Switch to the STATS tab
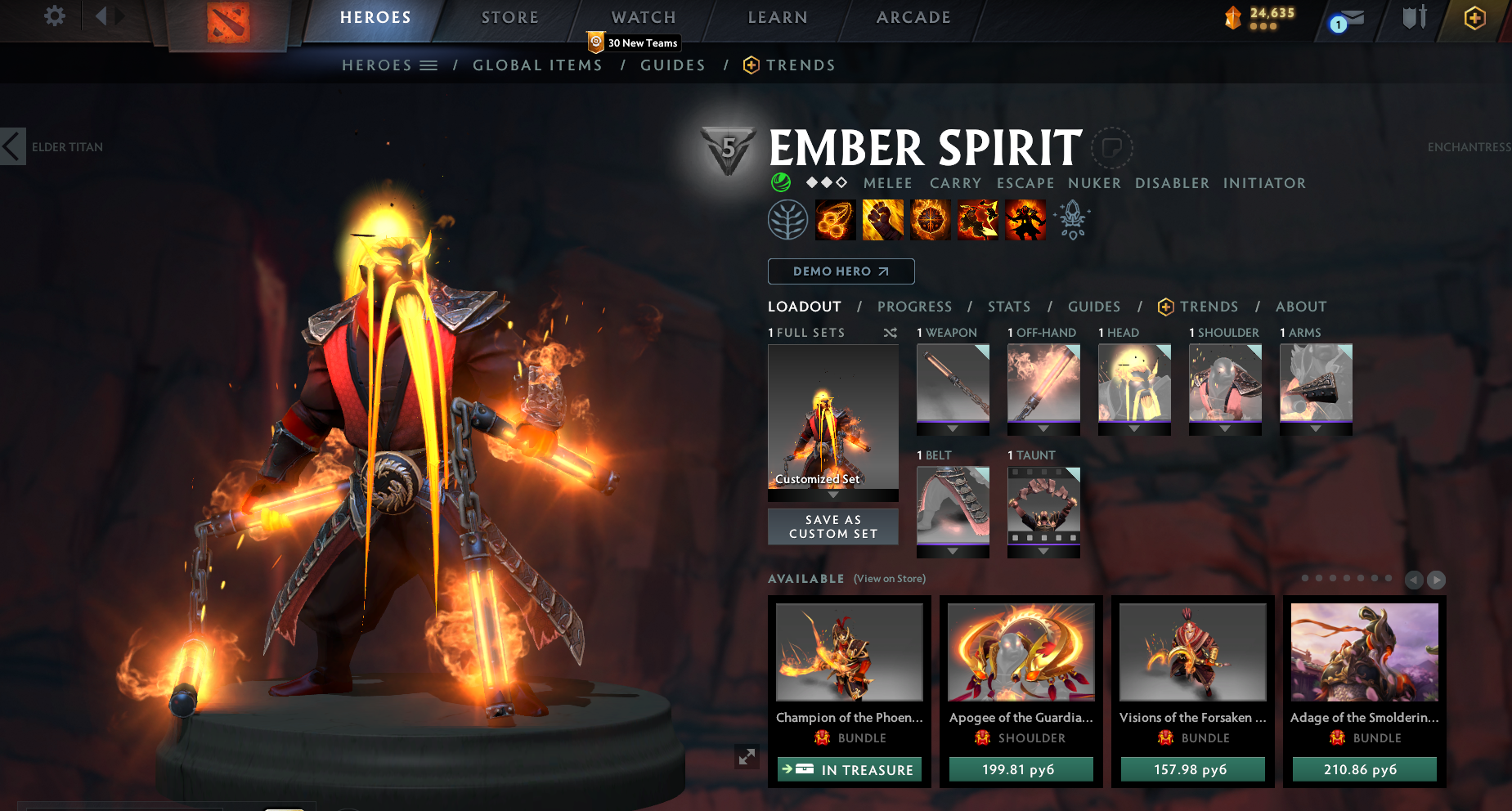The image size is (1512, 811). pyautogui.click(x=1008, y=307)
